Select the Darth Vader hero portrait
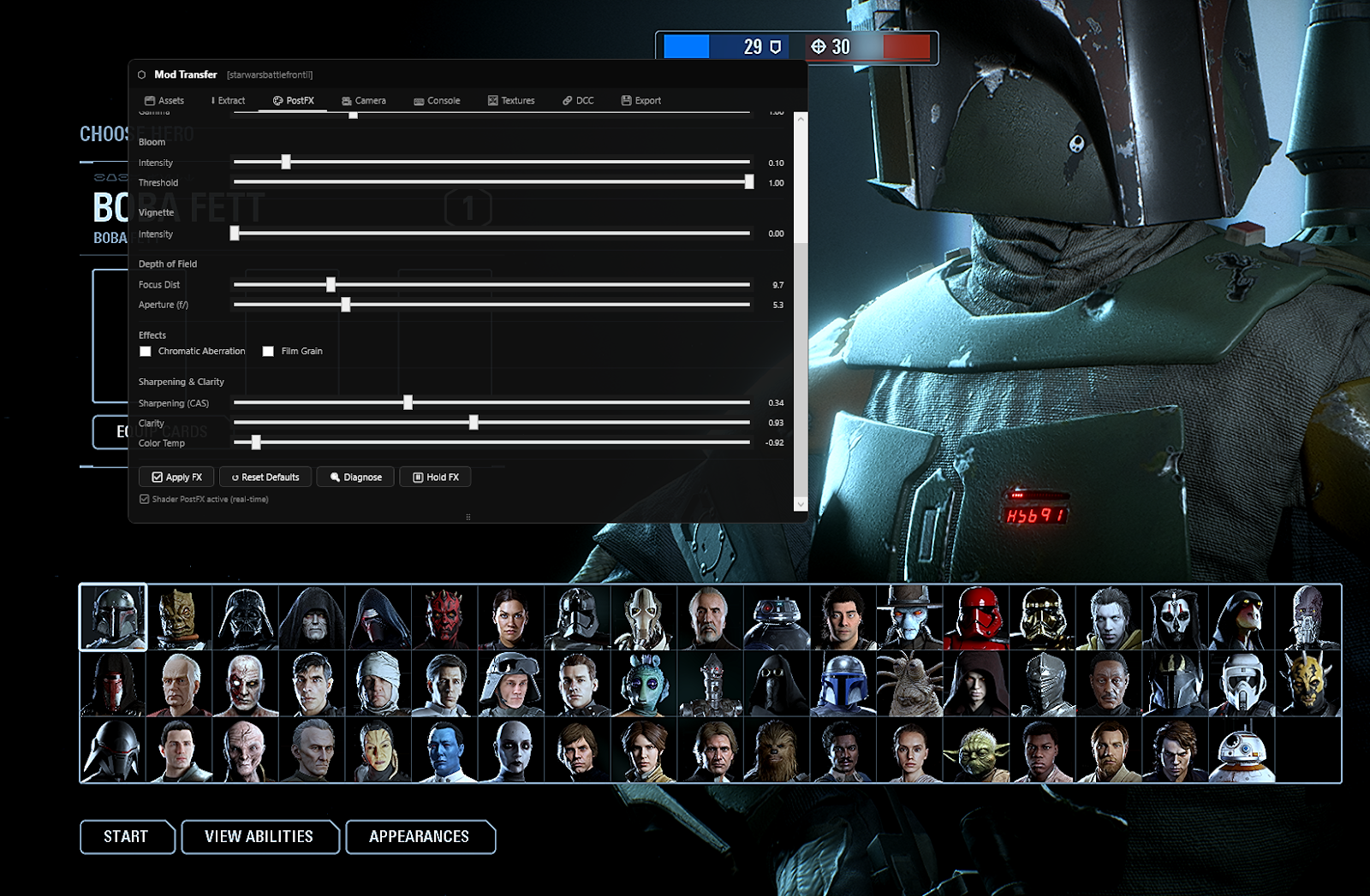The image size is (1370, 896). click(244, 617)
